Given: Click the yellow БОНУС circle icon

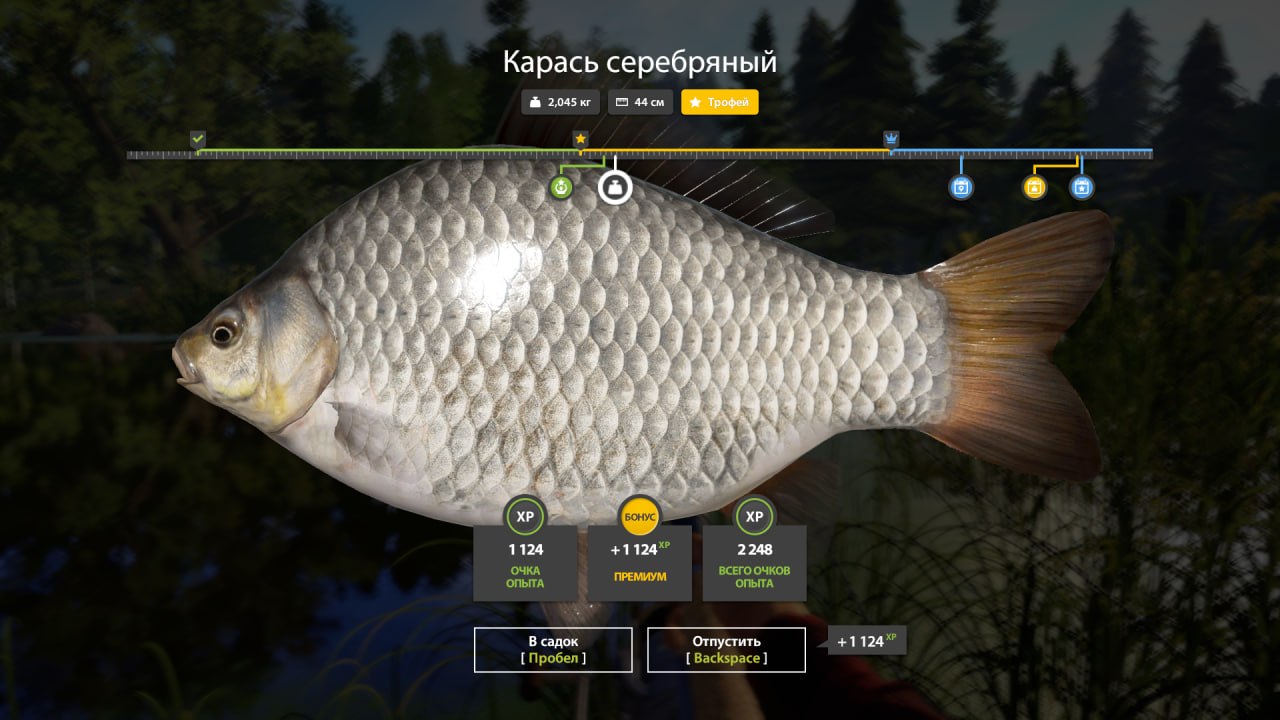Looking at the screenshot, I should pyautogui.click(x=639, y=516).
